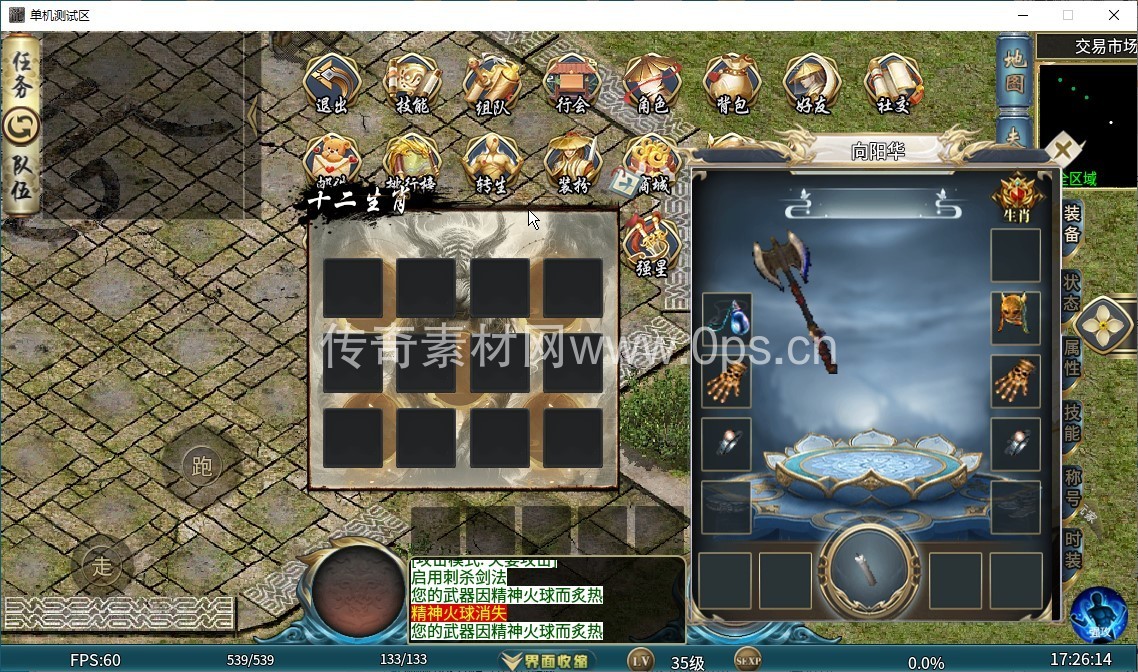Open the 组队 (Team) menu
Image resolution: width=1138 pixels, height=672 pixels.
pyautogui.click(x=491, y=84)
